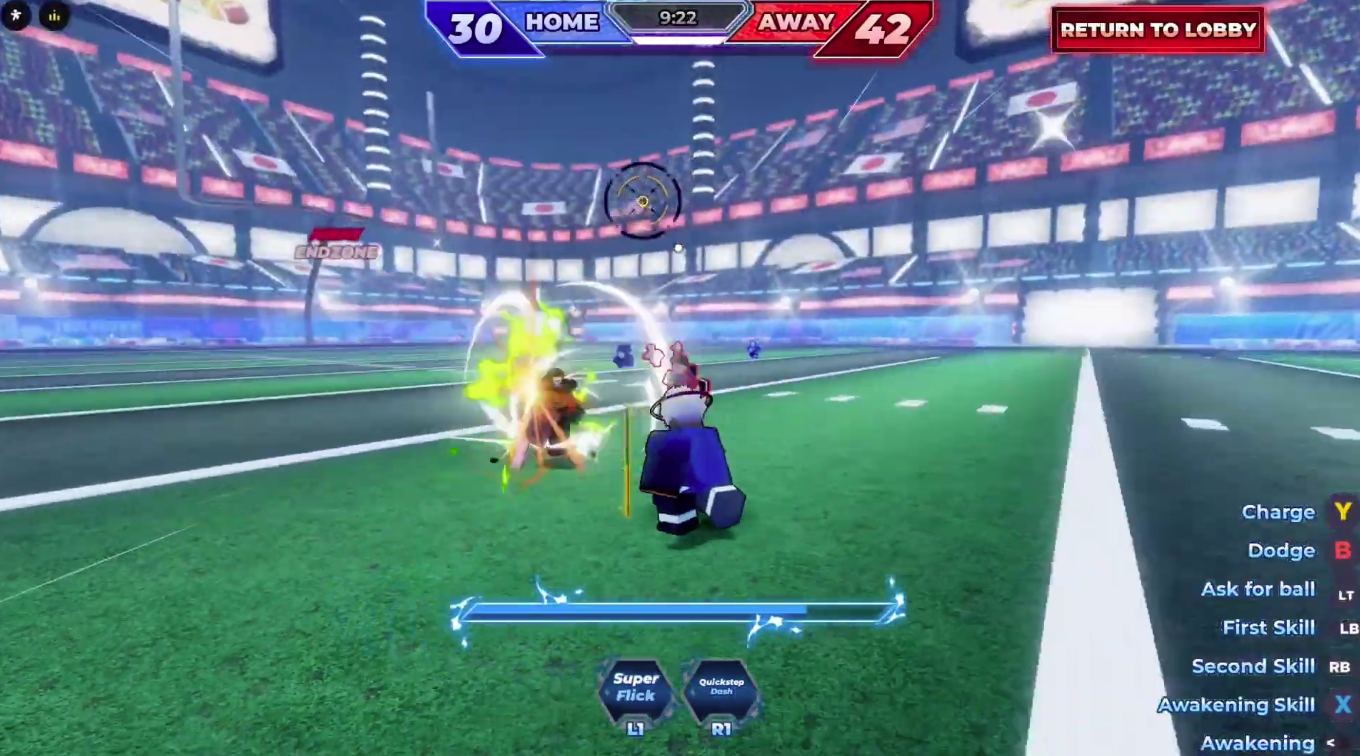Open the leaderboard stats icon top-left

tap(54, 16)
